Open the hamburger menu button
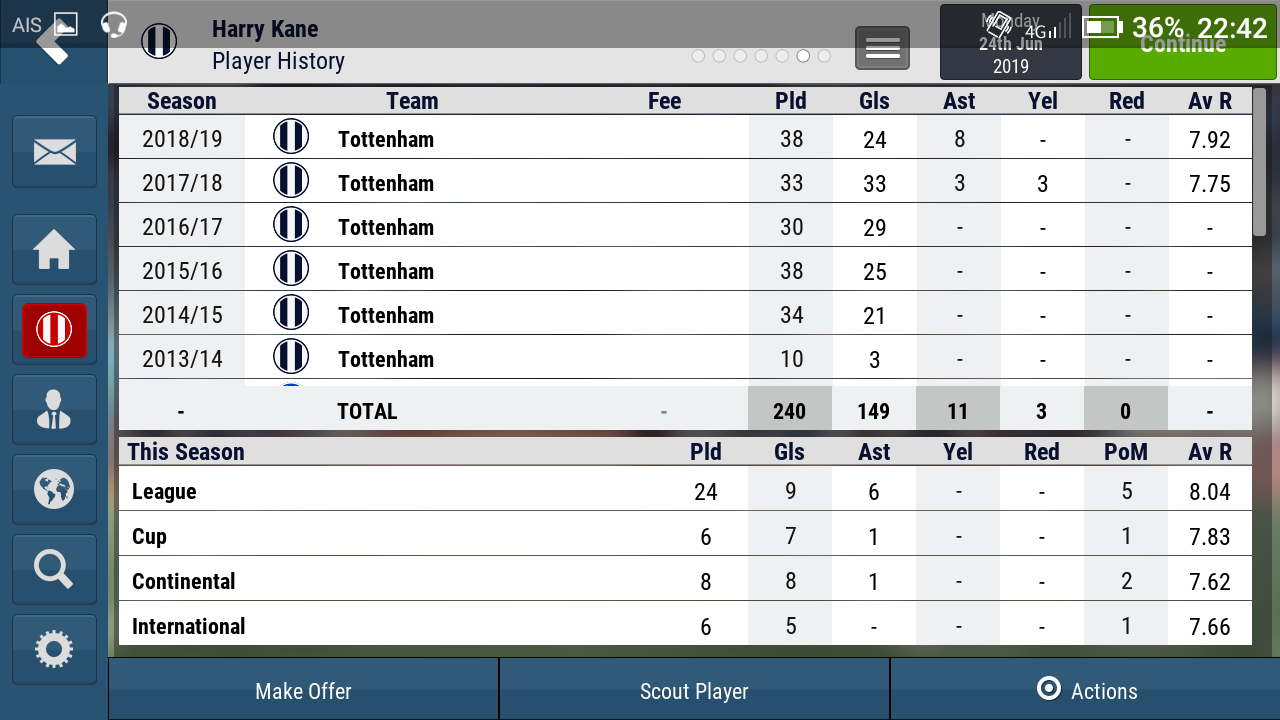This screenshot has width=1280, height=720. pos(882,48)
